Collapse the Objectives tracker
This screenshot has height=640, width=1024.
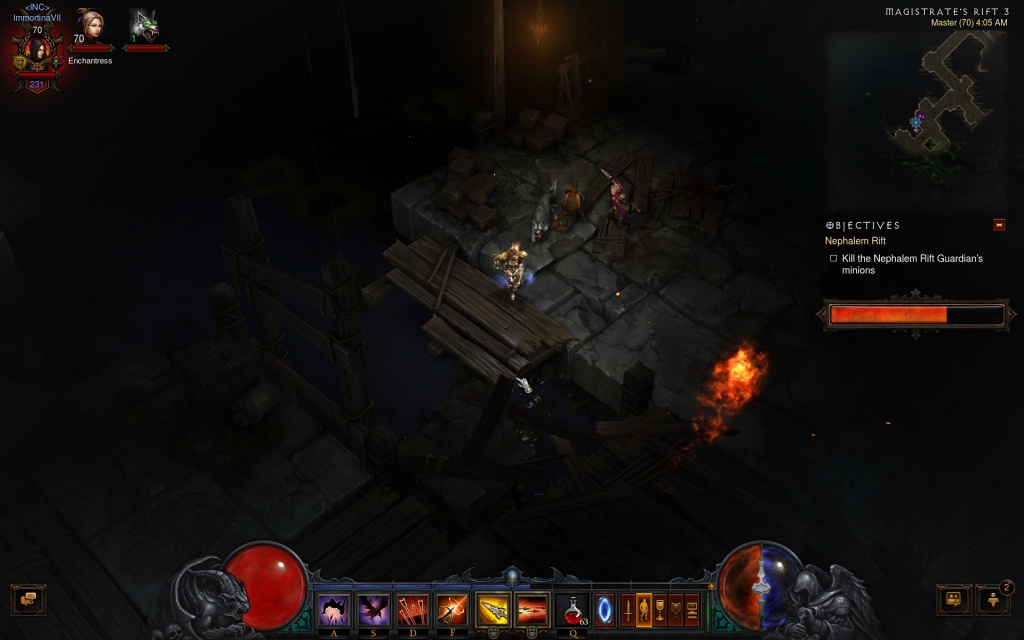tap(999, 225)
